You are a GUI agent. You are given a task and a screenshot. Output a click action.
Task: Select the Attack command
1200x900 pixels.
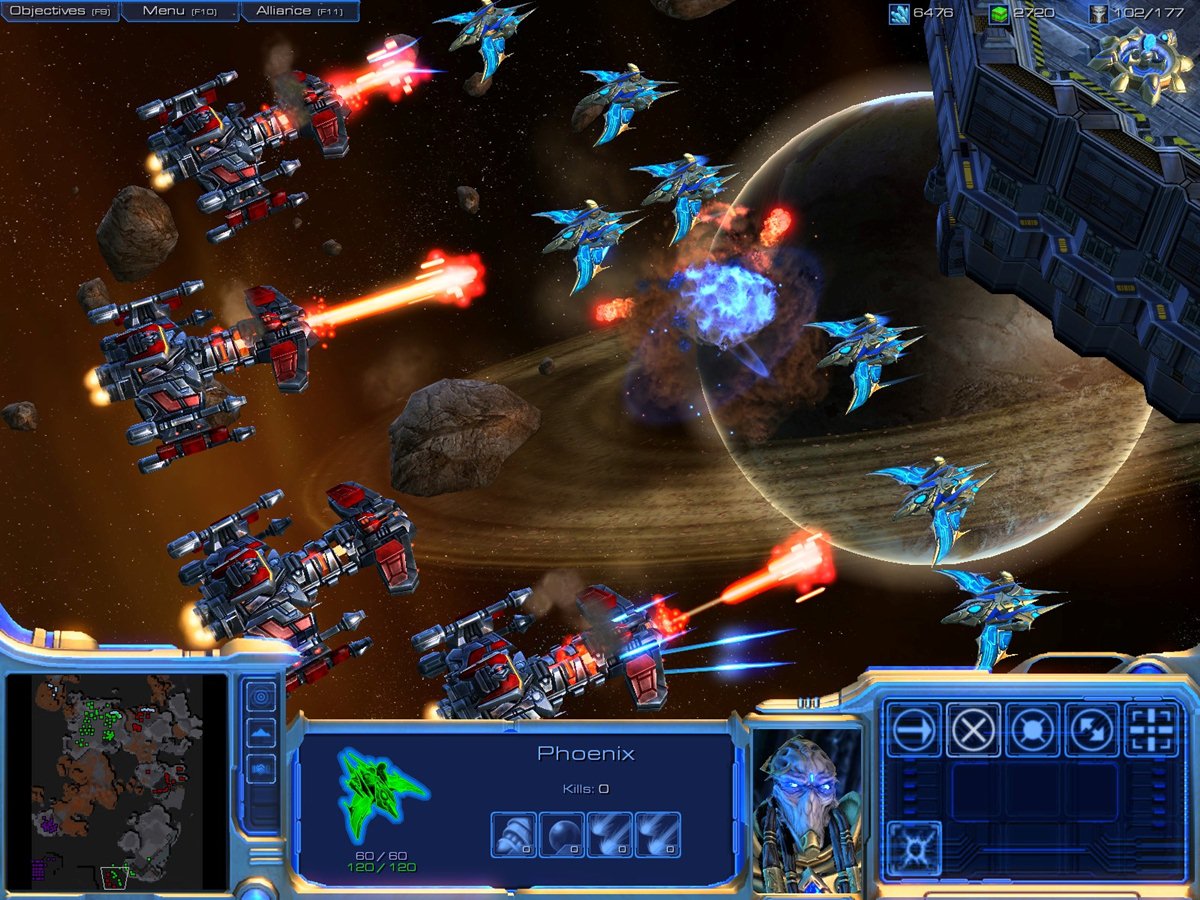(1152, 731)
